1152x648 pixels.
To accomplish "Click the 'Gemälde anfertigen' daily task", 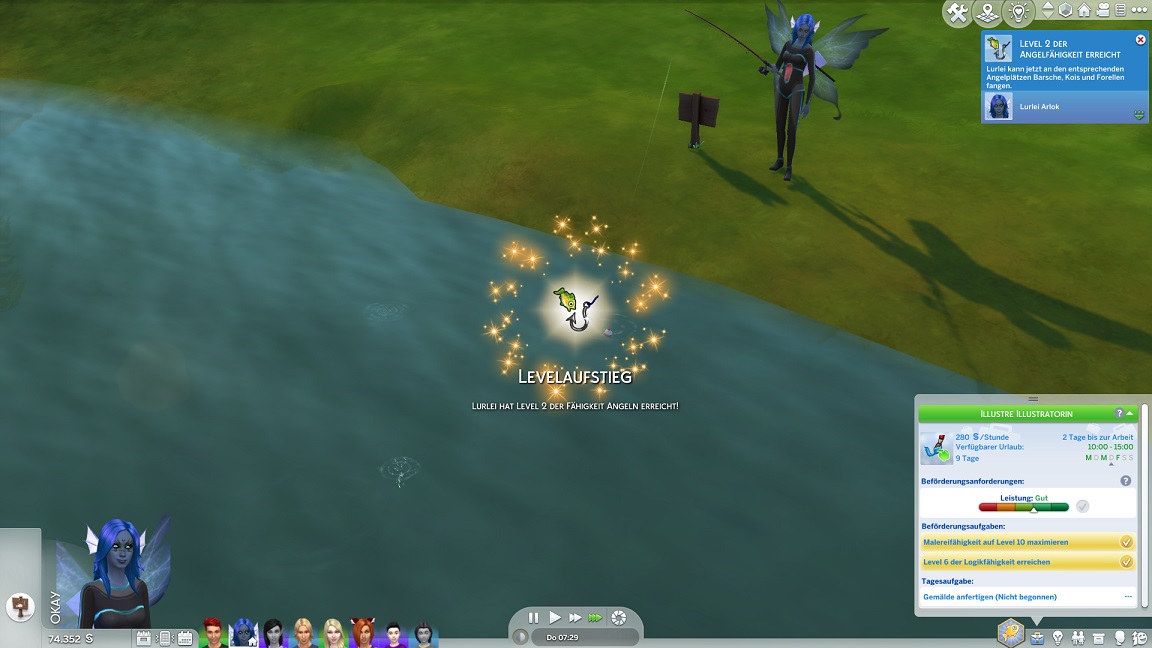I will coord(989,597).
